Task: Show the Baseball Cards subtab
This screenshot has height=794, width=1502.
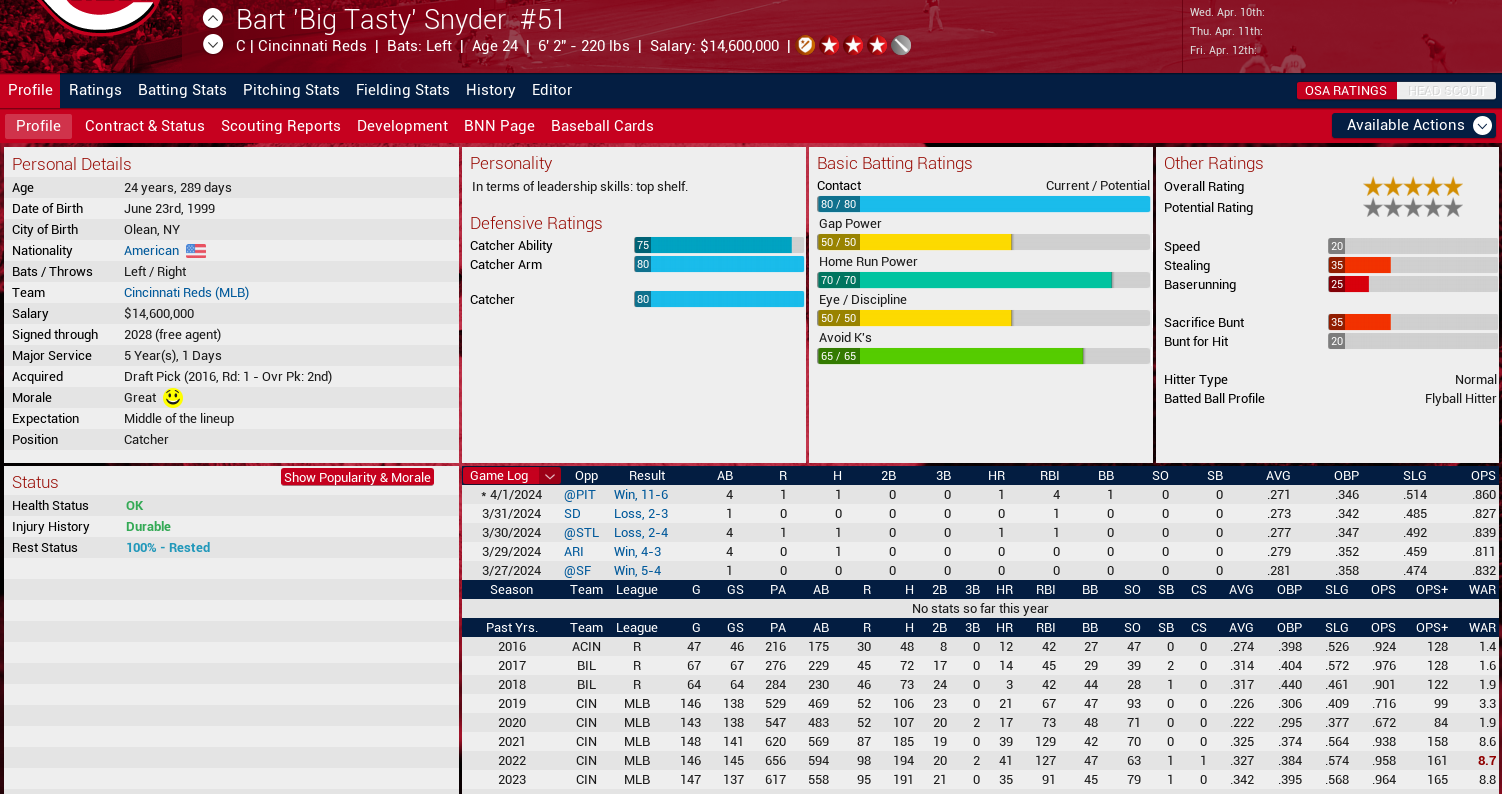Action: (x=602, y=126)
